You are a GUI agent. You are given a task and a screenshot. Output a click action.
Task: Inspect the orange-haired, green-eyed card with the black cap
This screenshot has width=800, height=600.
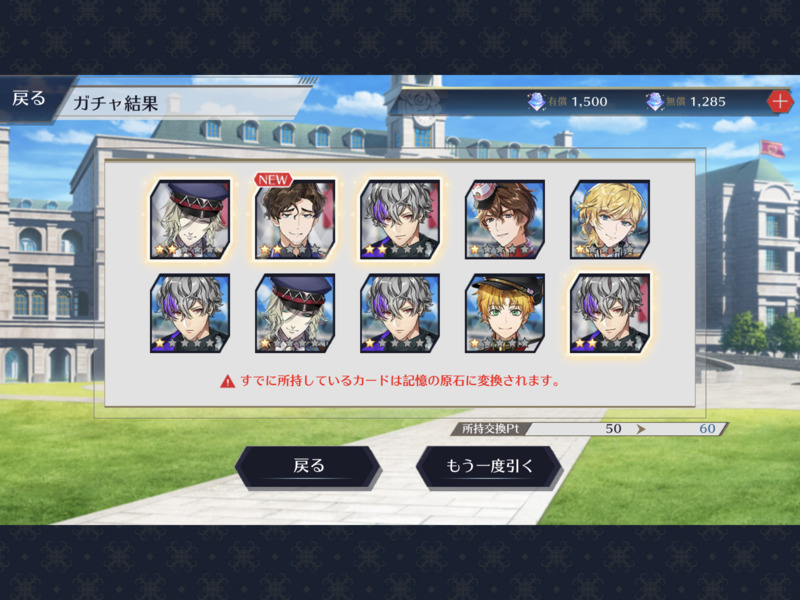click(504, 313)
